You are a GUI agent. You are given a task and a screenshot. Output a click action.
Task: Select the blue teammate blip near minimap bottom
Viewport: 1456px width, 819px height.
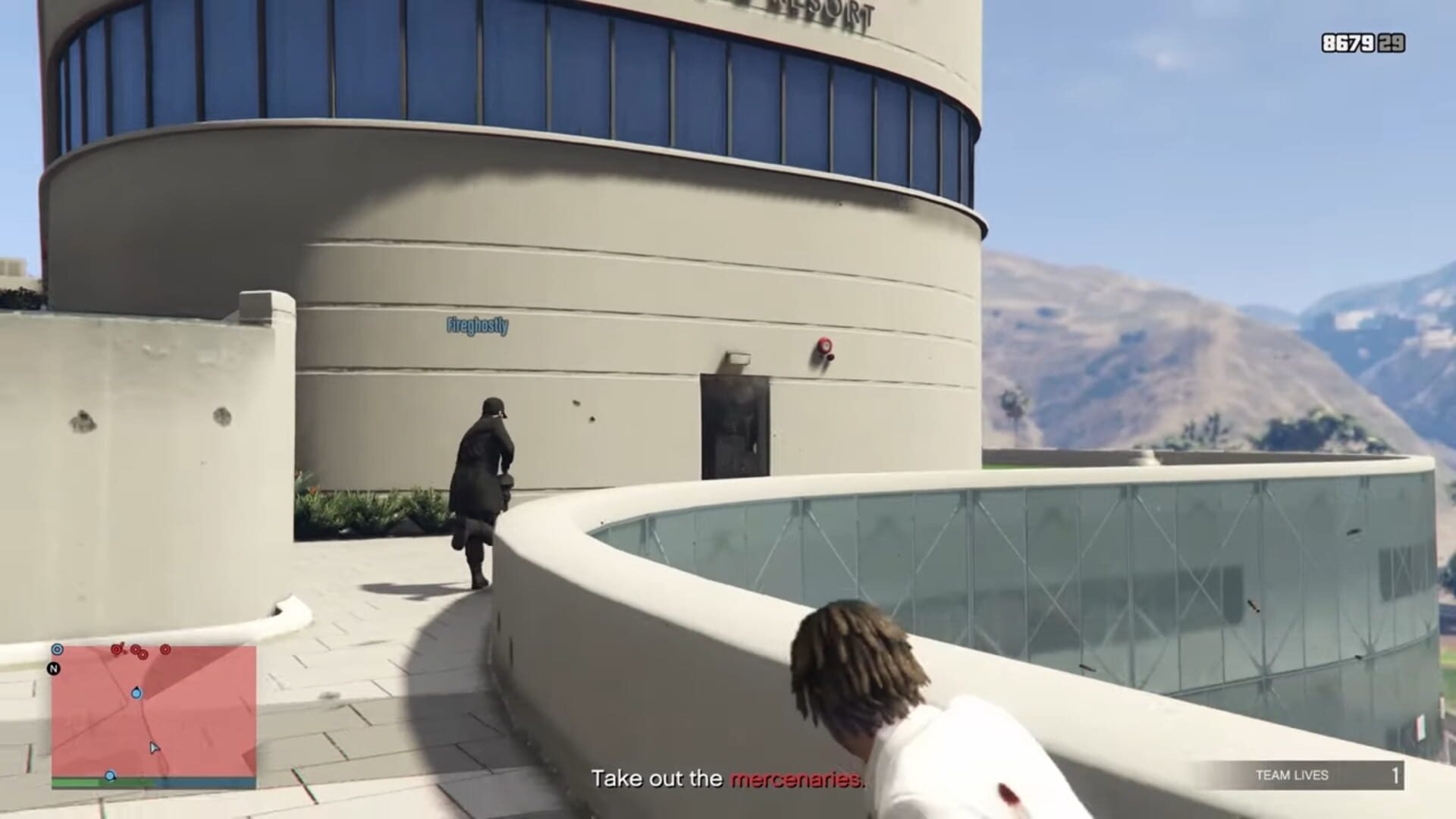[x=110, y=776]
